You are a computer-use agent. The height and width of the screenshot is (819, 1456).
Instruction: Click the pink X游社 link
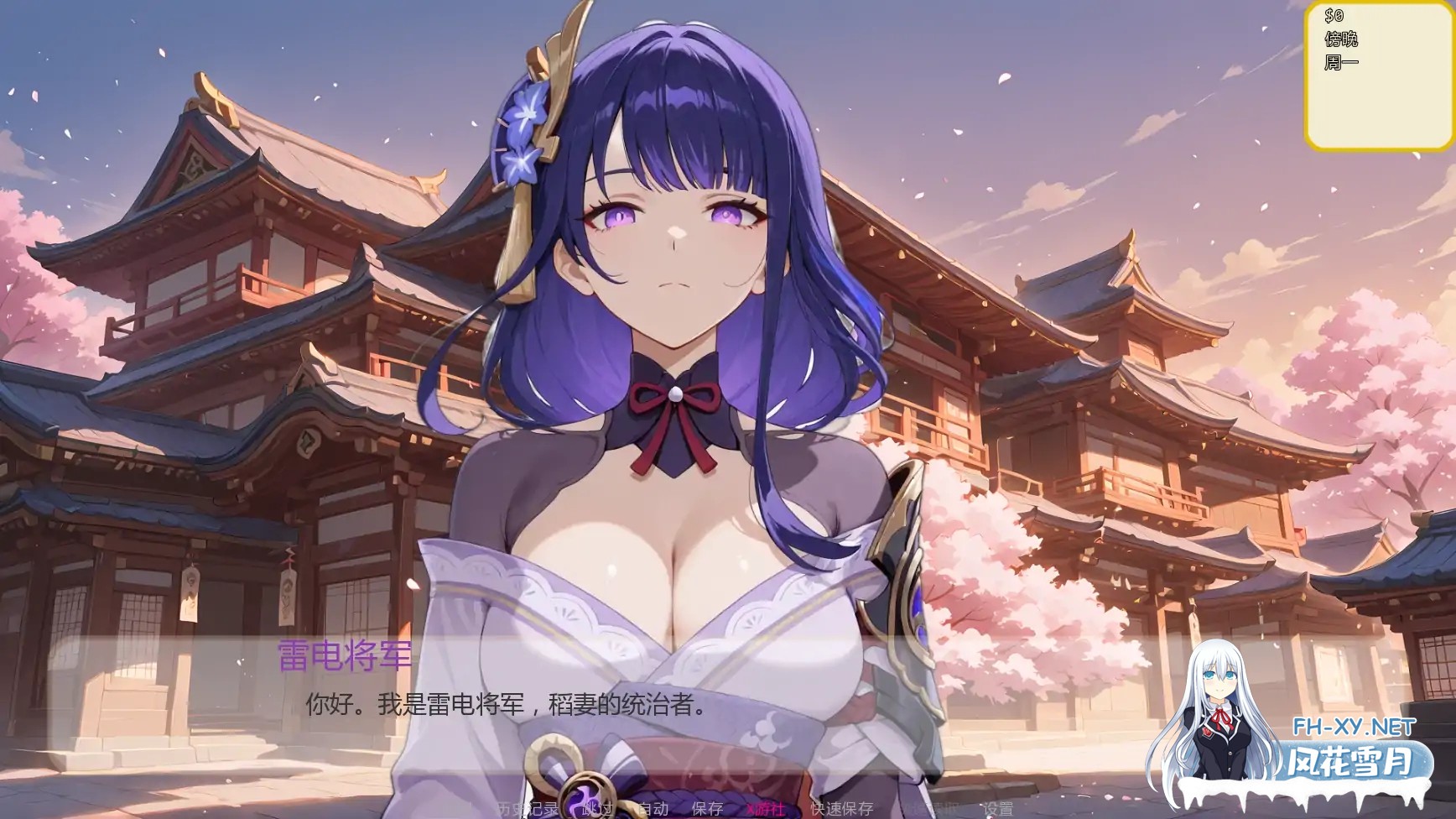click(767, 807)
